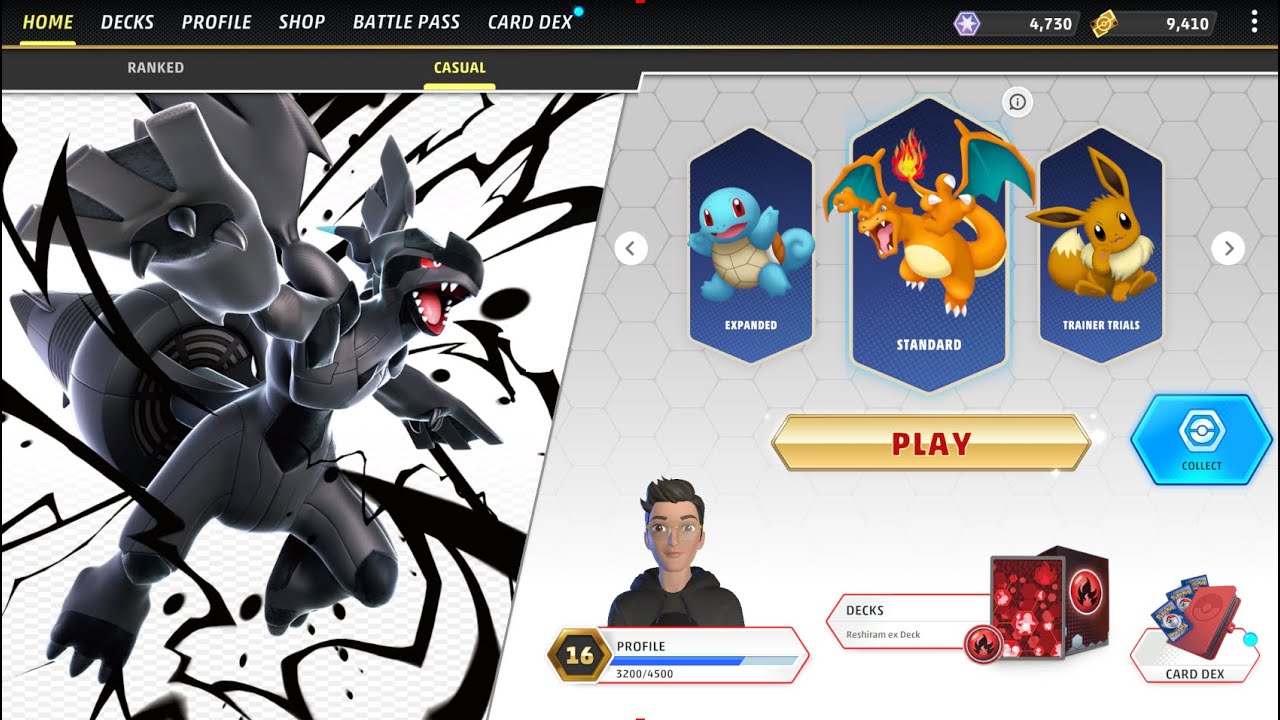Viewport: 1280px width, 720px height.
Task: Open the Battle Pass from the top menu
Action: tap(405, 22)
